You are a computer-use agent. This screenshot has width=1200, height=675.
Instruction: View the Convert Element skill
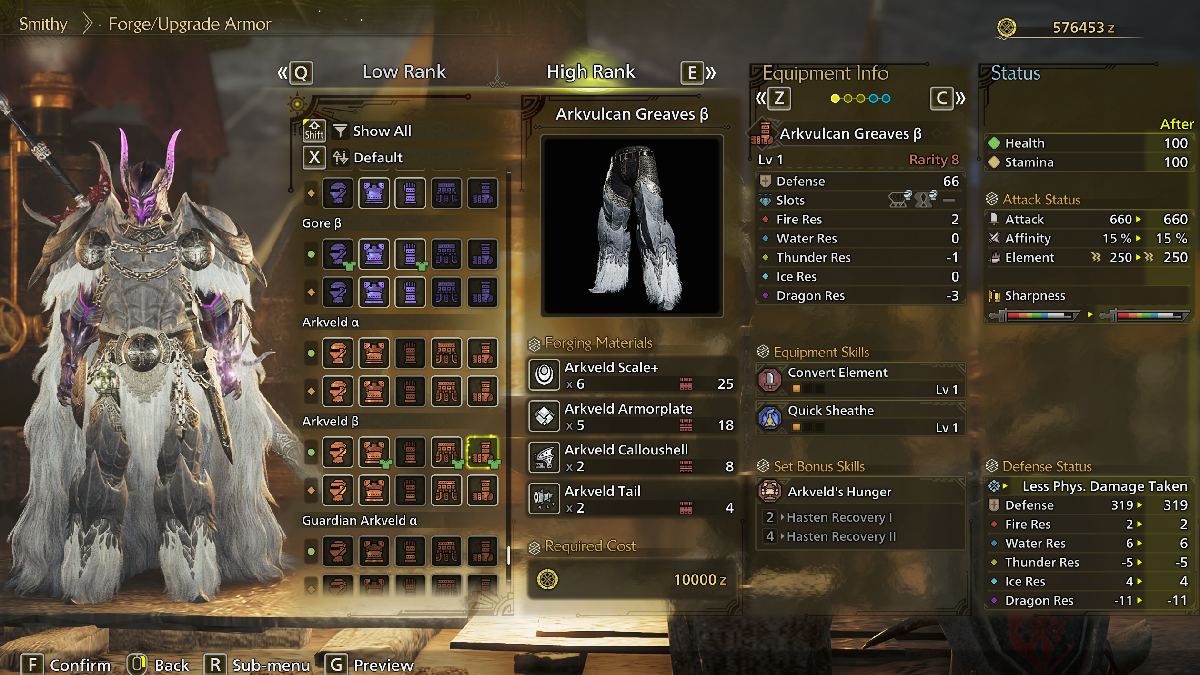click(860, 380)
